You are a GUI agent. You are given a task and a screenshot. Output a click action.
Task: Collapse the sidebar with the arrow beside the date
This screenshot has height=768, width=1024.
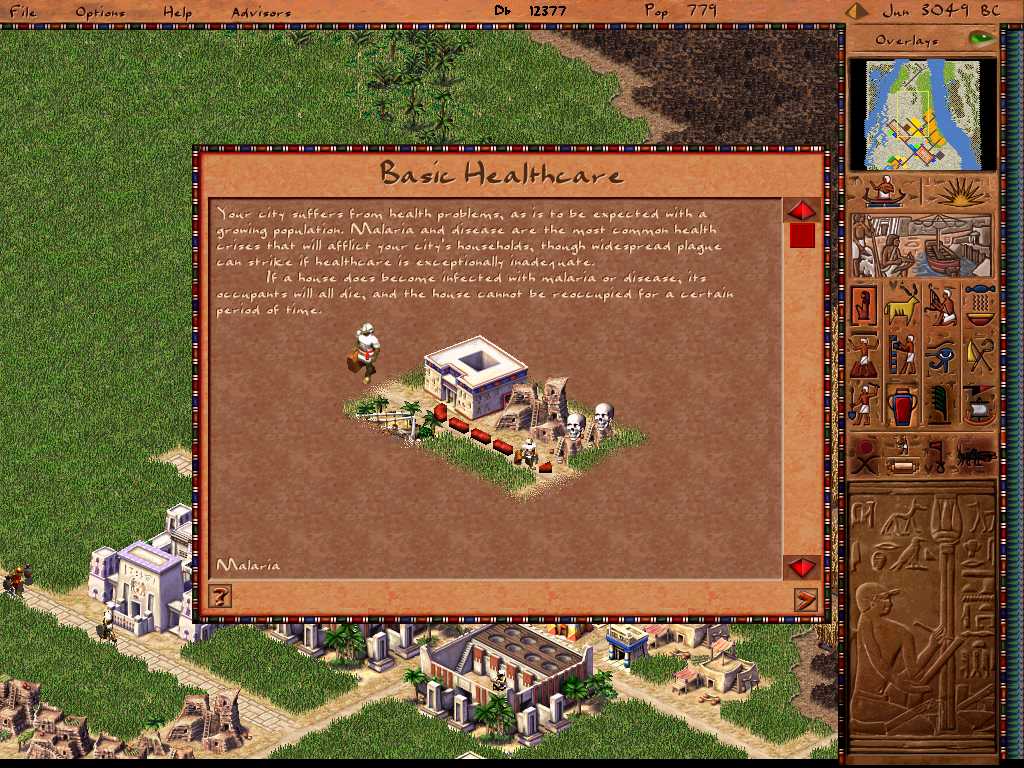point(856,12)
